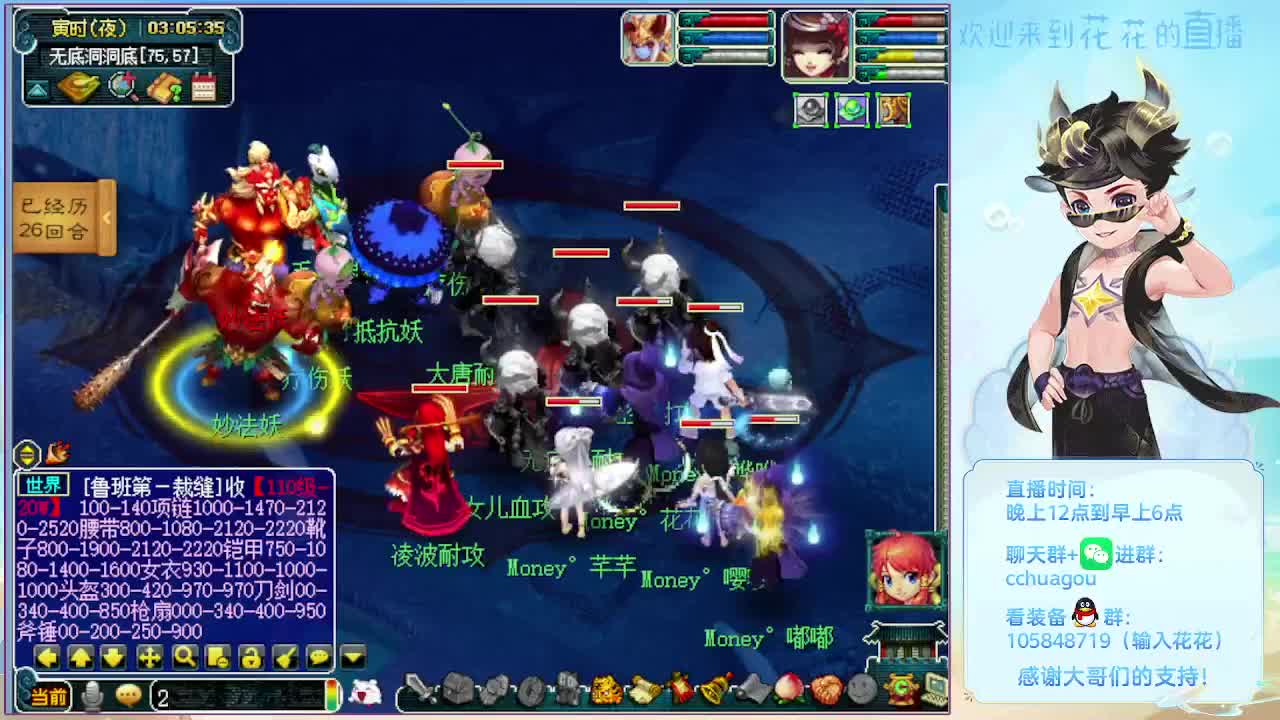Toggle the emoji speech-bubble icon next to microphone
The image size is (1280, 720).
pos(128,696)
